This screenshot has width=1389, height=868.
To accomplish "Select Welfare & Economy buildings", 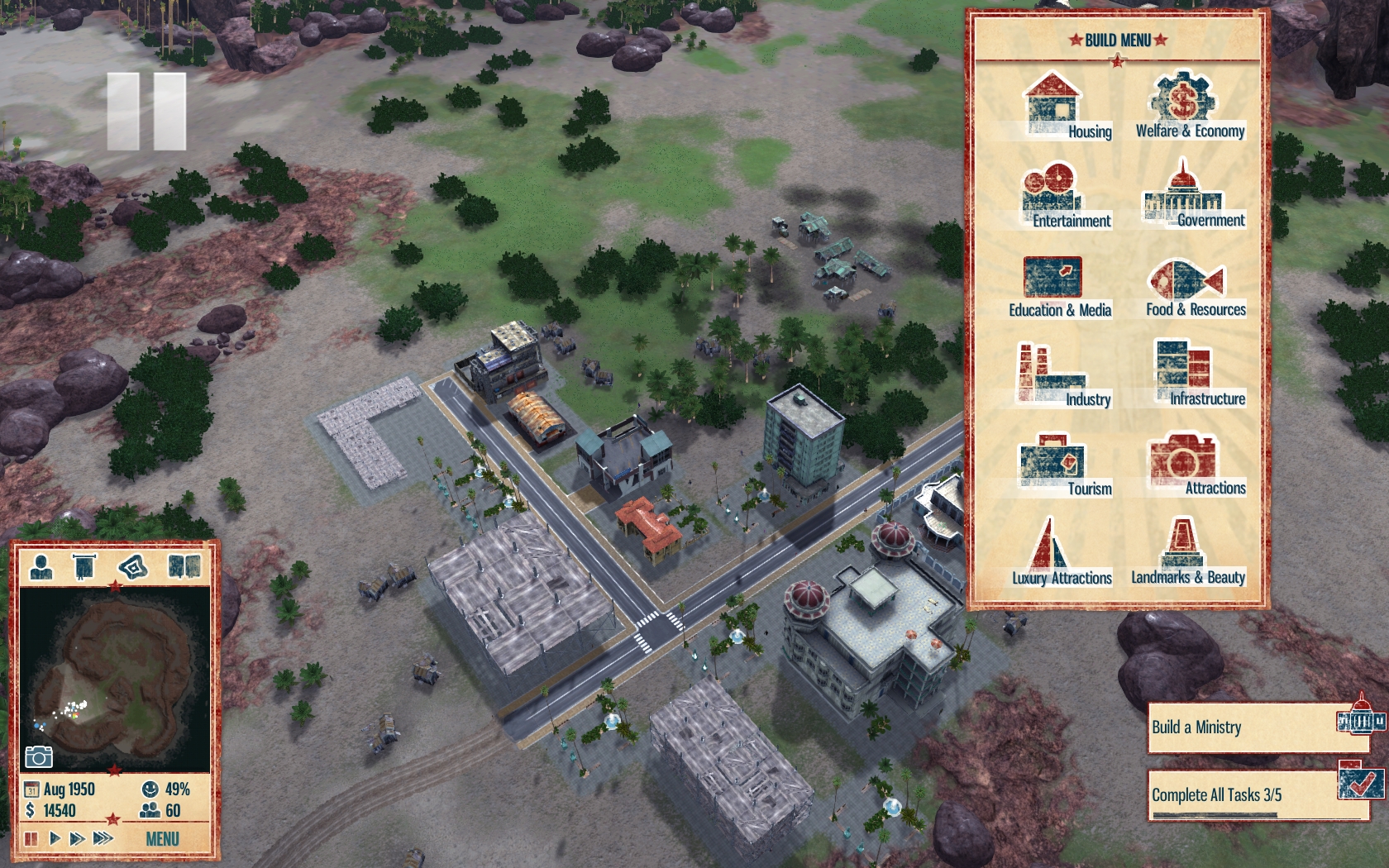I will click(1188, 107).
